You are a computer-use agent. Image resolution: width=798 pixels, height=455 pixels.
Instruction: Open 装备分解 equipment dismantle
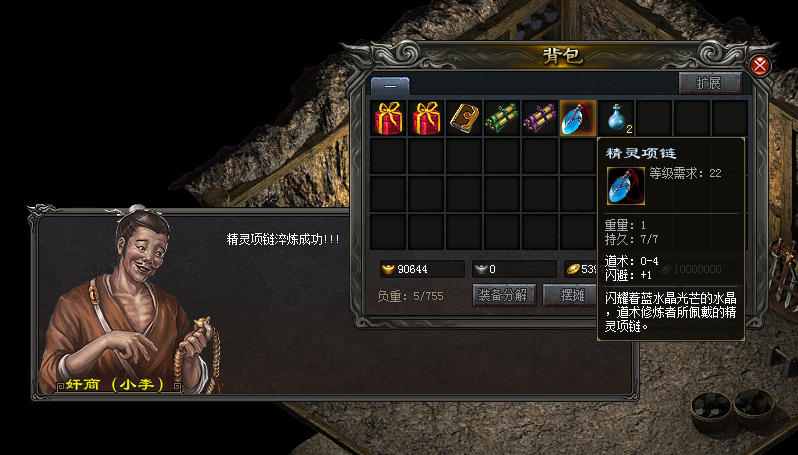coord(504,295)
